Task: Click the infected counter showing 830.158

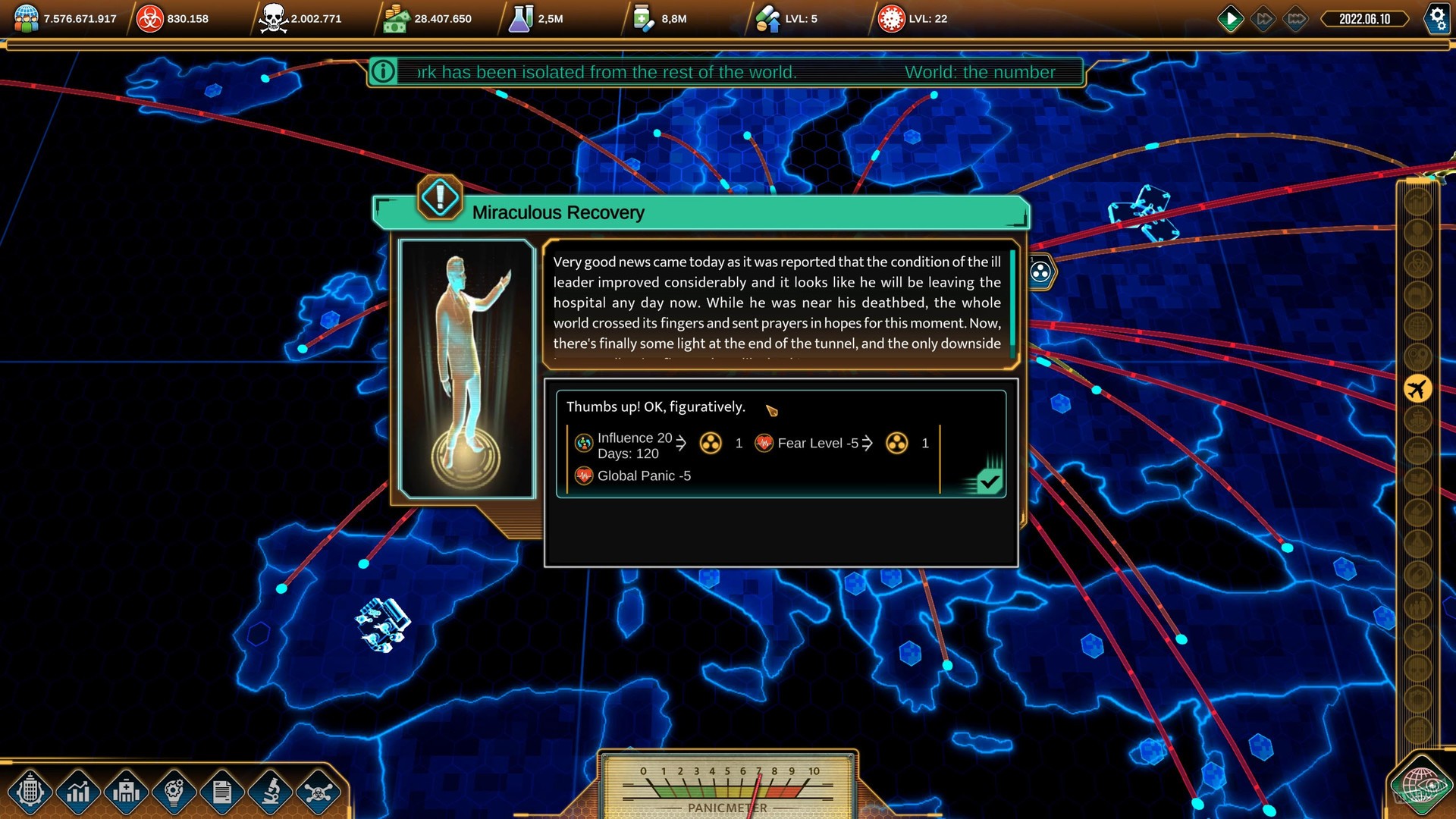Action: coord(171,18)
